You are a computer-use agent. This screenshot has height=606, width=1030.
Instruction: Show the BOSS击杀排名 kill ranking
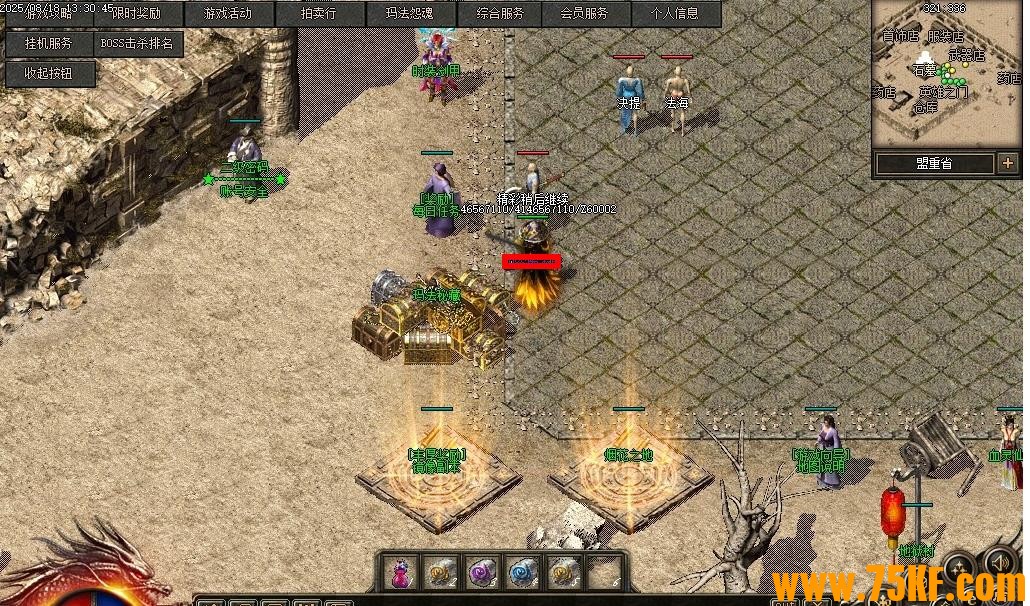[137, 44]
